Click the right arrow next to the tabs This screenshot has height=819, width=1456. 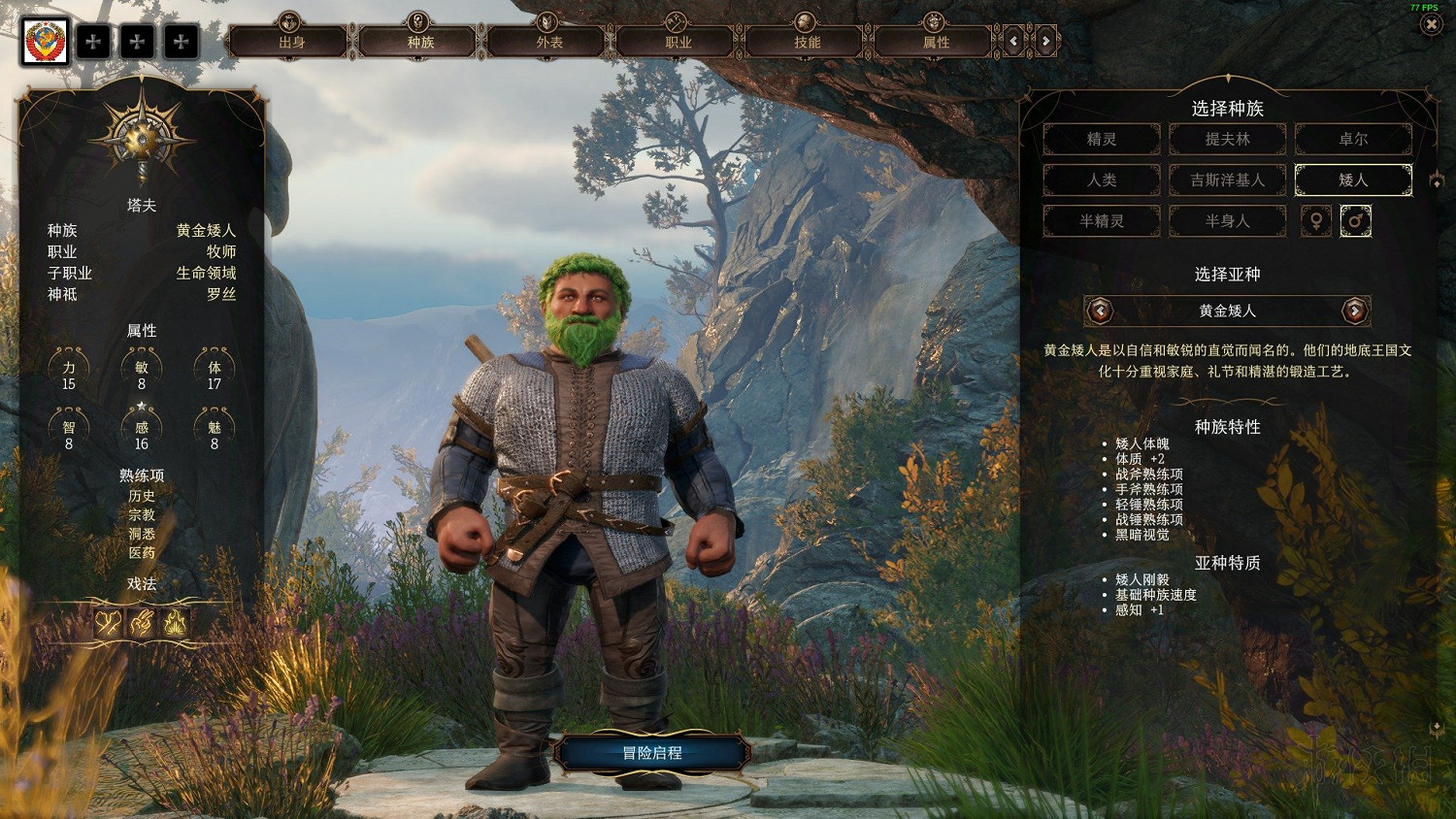click(1045, 41)
